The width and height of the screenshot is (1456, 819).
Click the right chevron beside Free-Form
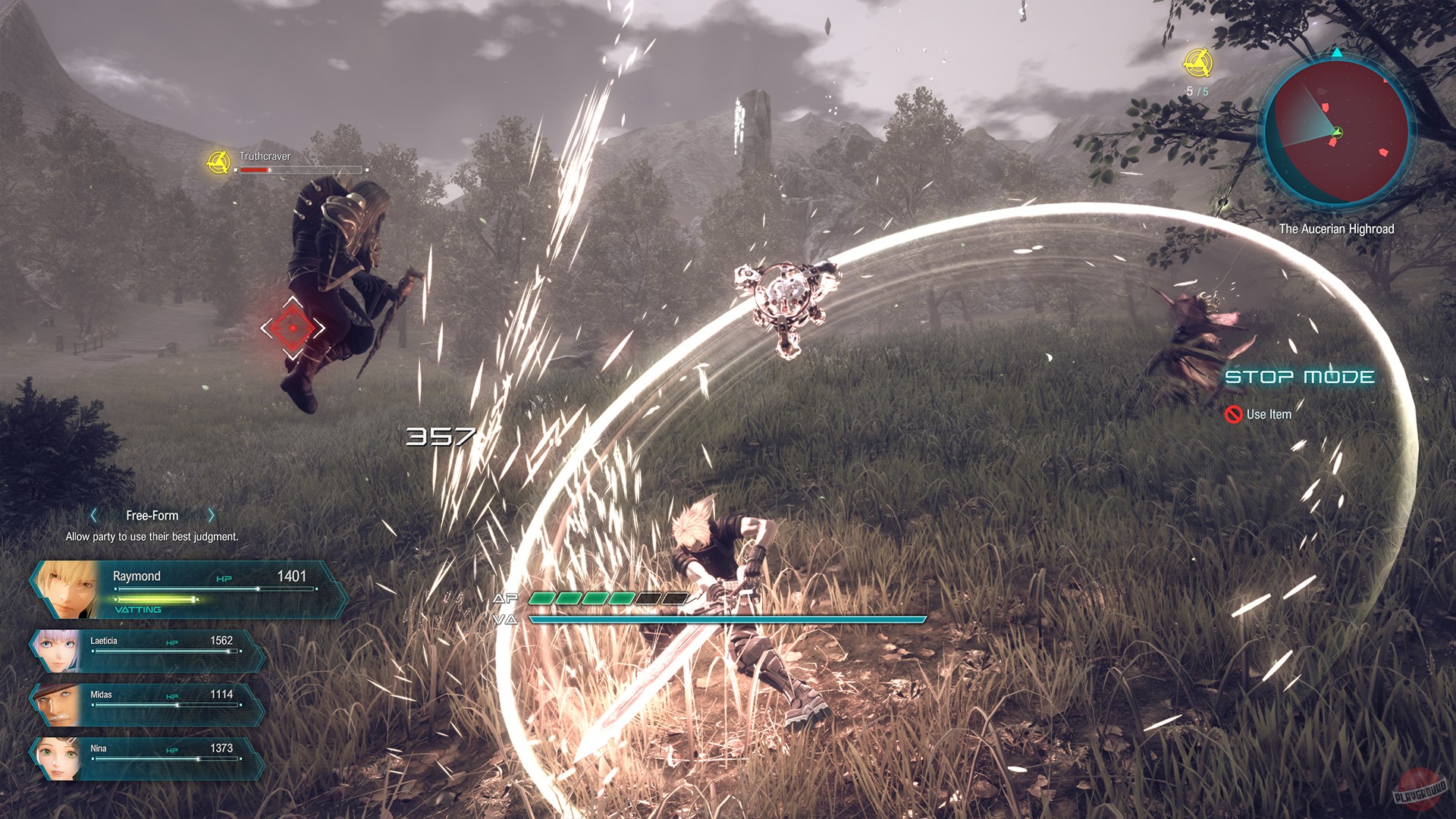(x=211, y=515)
